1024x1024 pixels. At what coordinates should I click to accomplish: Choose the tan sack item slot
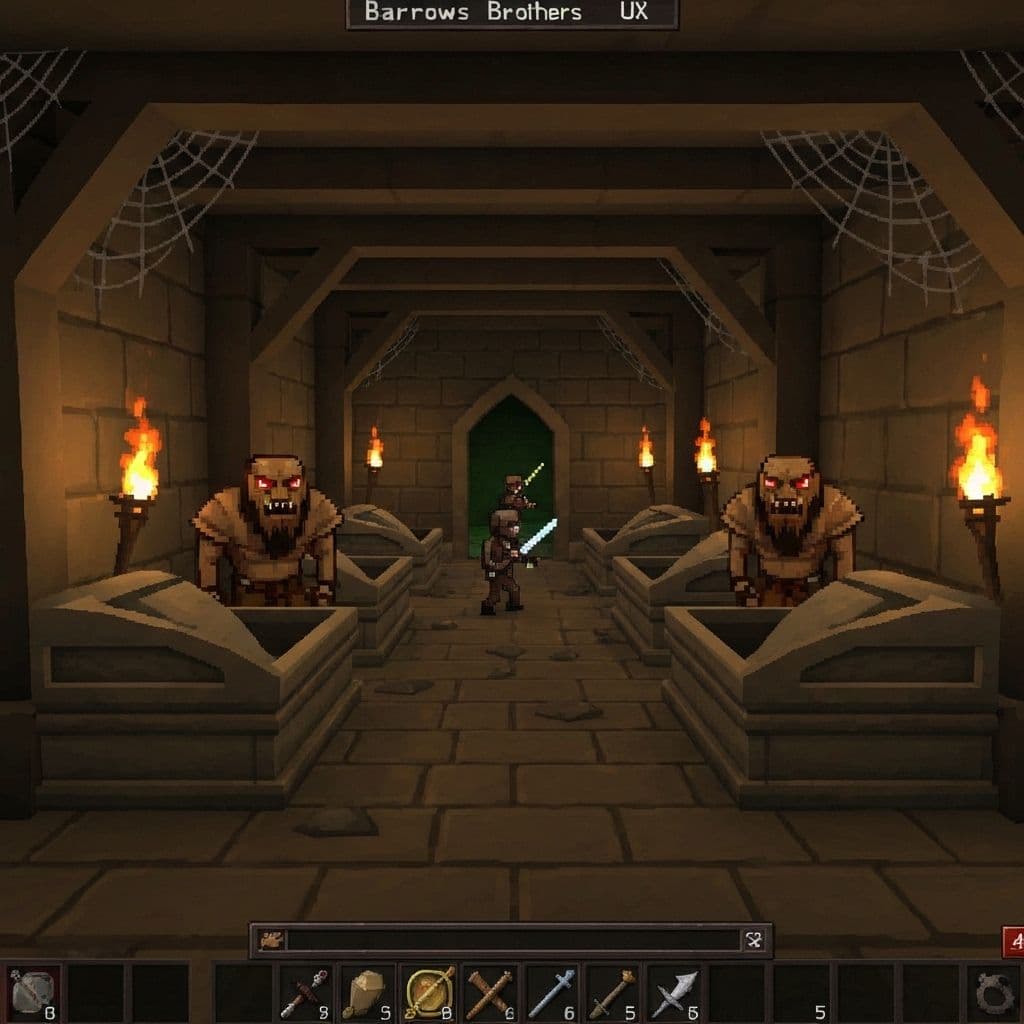click(367, 993)
